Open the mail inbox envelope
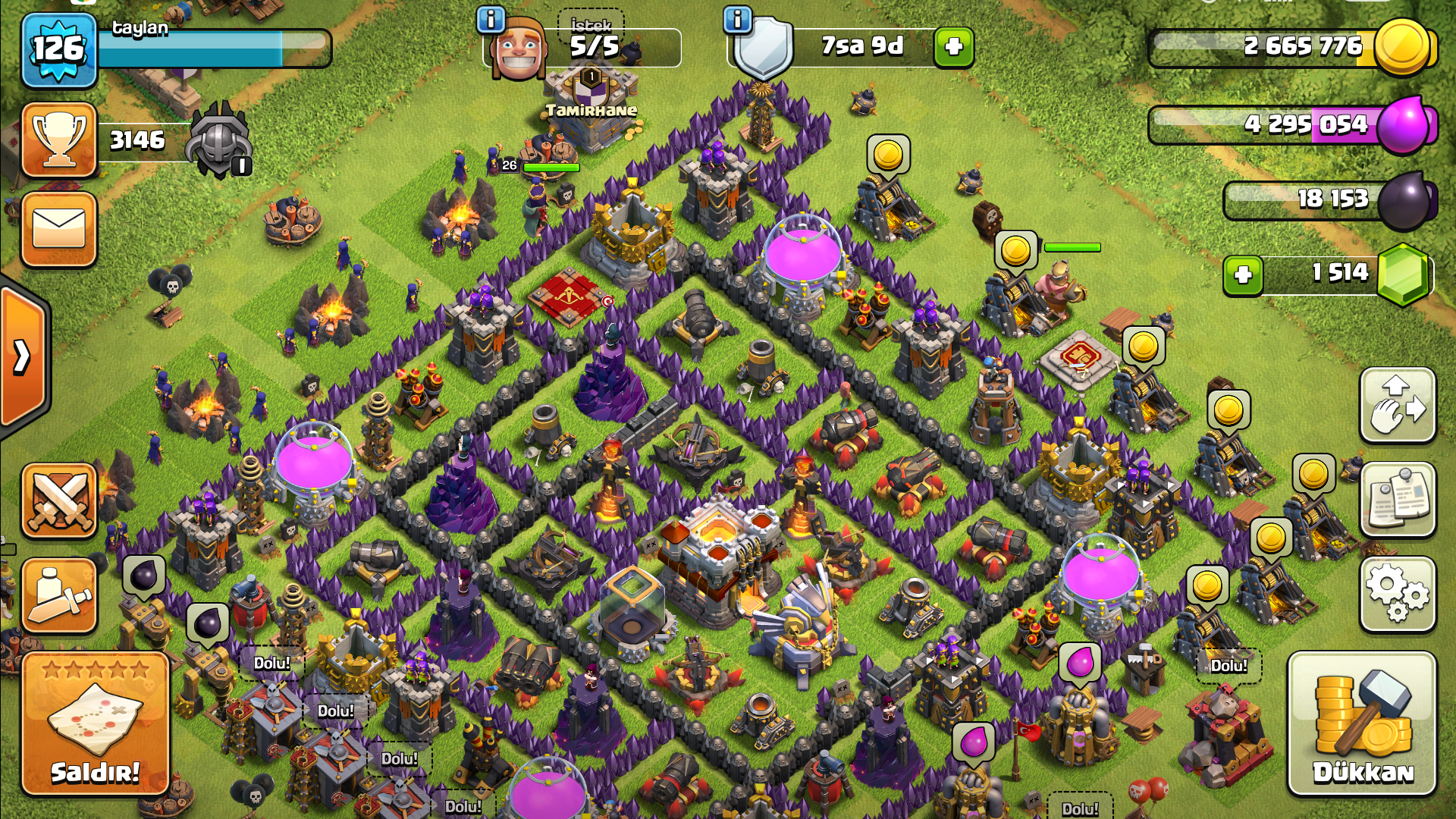The width and height of the screenshot is (1456, 819). [x=59, y=229]
